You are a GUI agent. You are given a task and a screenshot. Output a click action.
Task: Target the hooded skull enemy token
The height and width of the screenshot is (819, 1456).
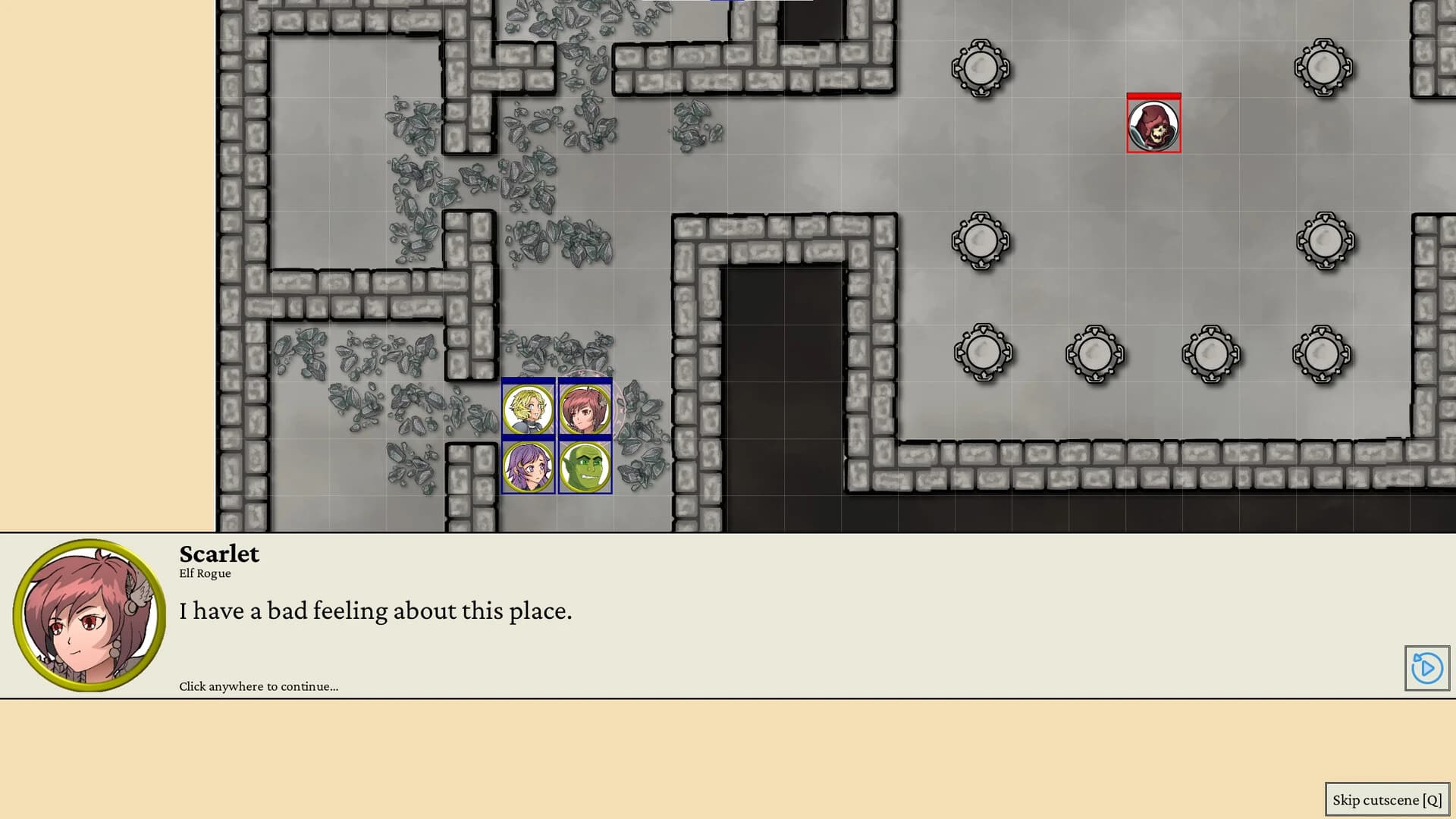(1153, 127)
